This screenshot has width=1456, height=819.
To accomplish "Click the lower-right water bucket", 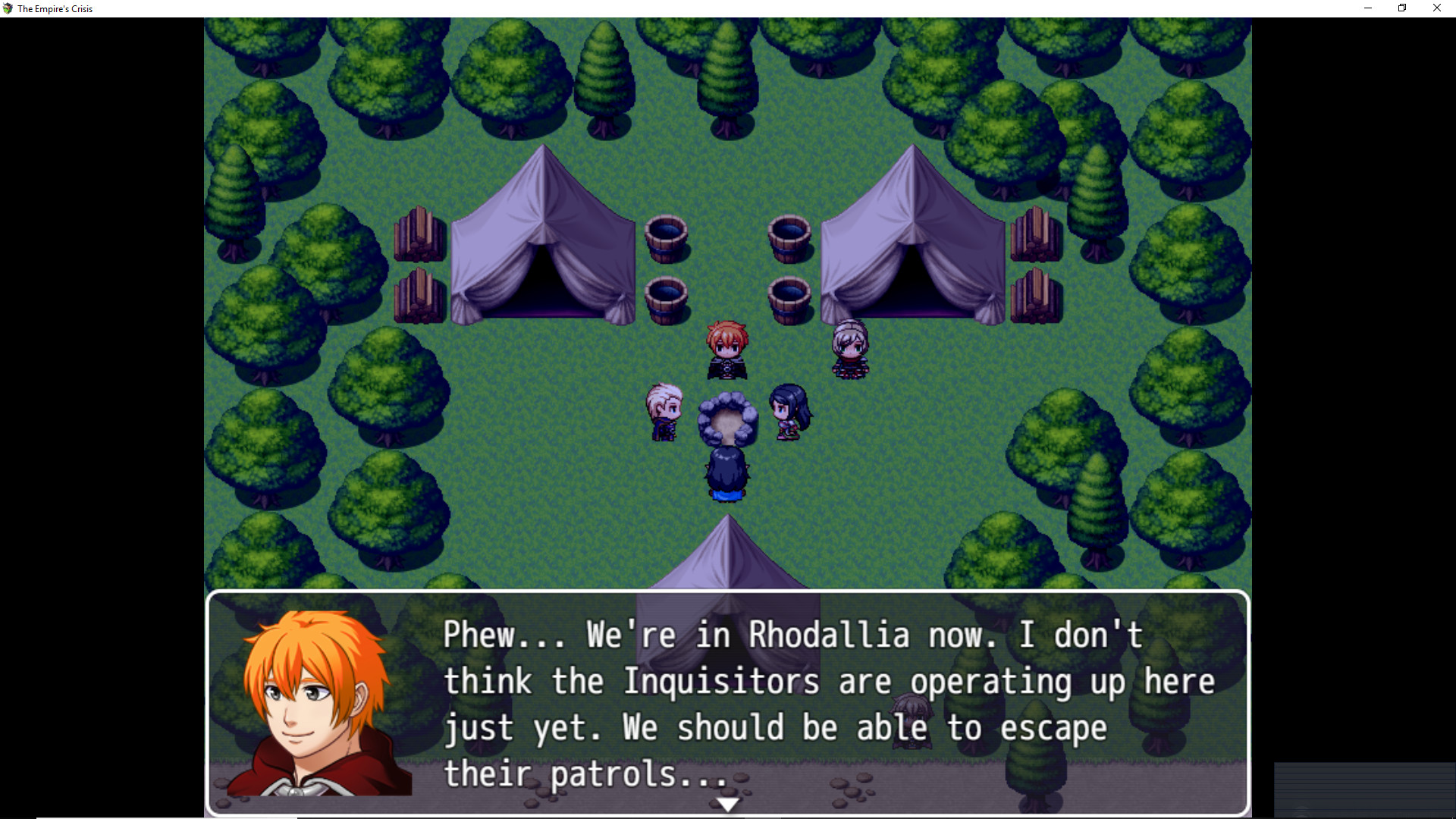I will pyautogui.click(x=789, y=297).
